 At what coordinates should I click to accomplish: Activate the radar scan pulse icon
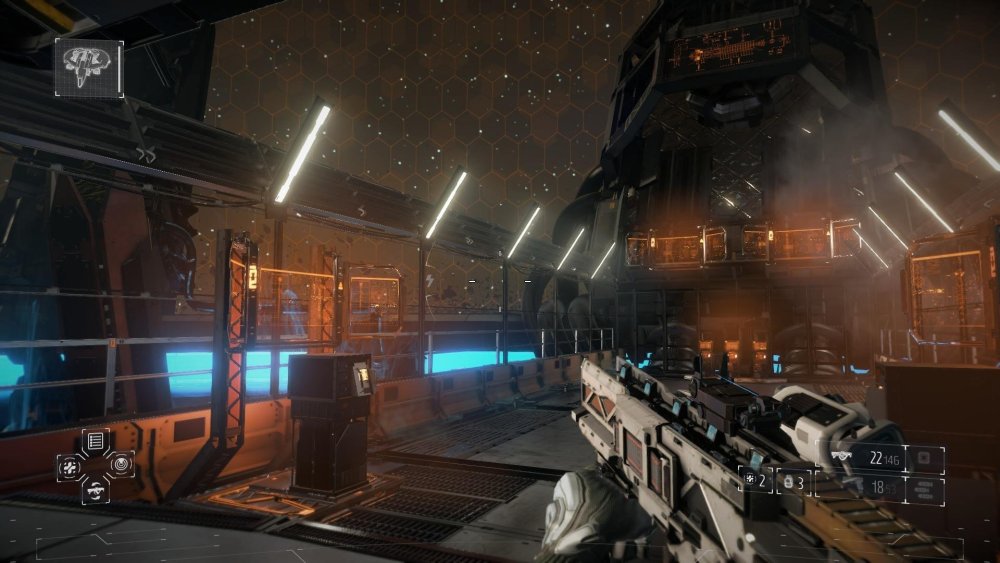pos(121,464)
